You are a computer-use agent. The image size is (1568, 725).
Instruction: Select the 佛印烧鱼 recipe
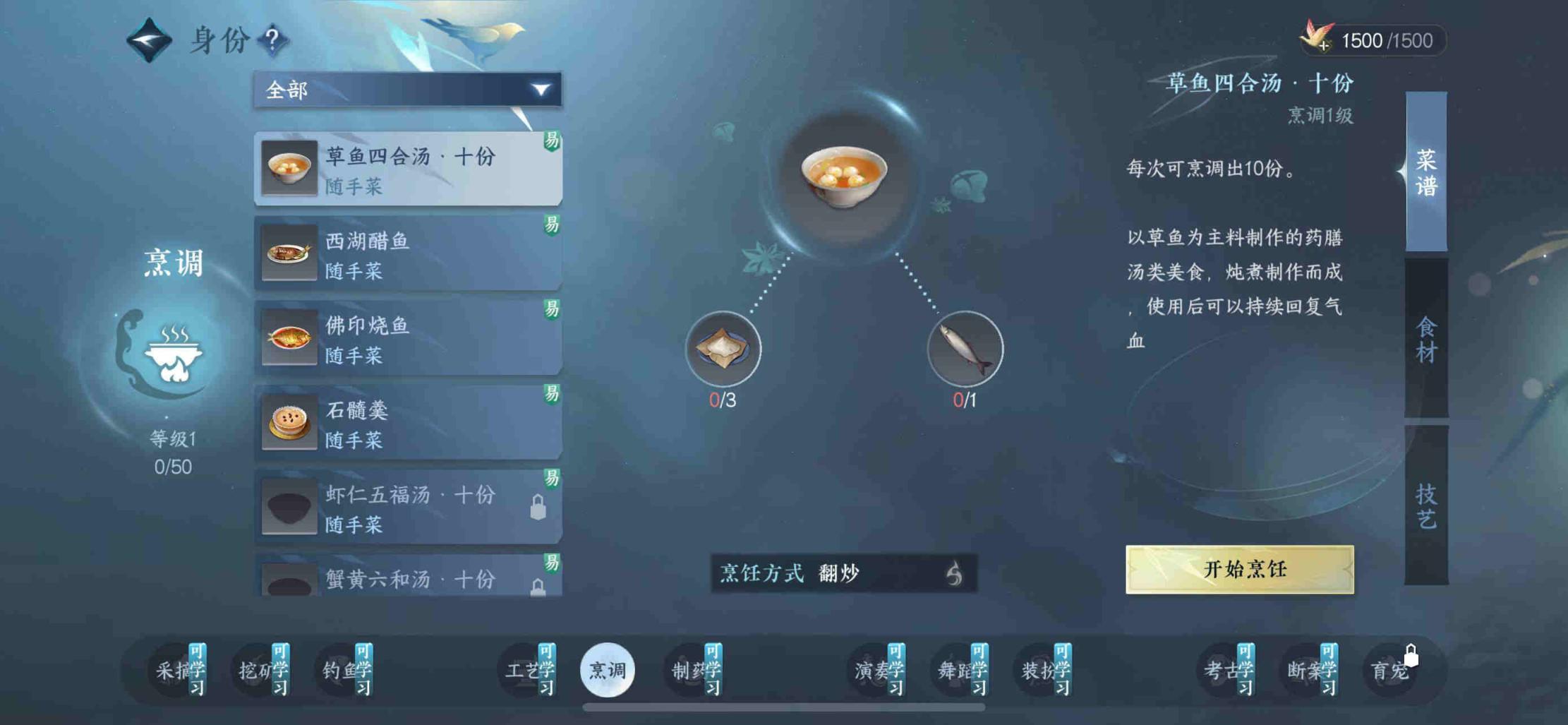(x=407, y=339)
